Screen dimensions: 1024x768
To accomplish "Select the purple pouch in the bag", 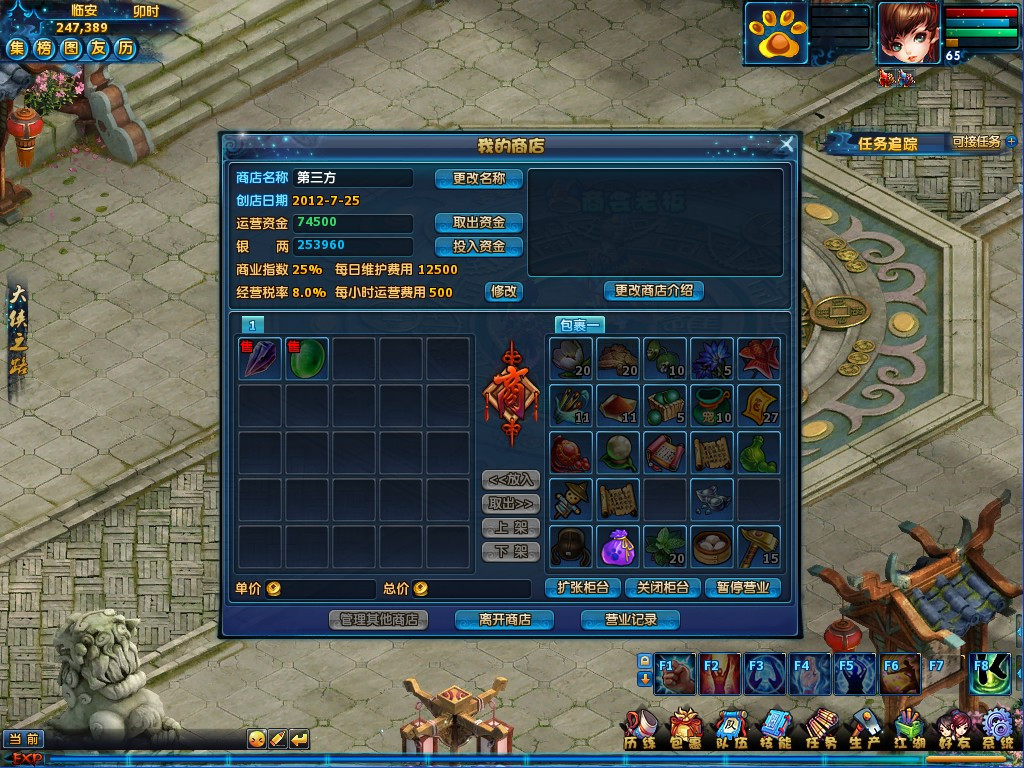I will 616,547.
